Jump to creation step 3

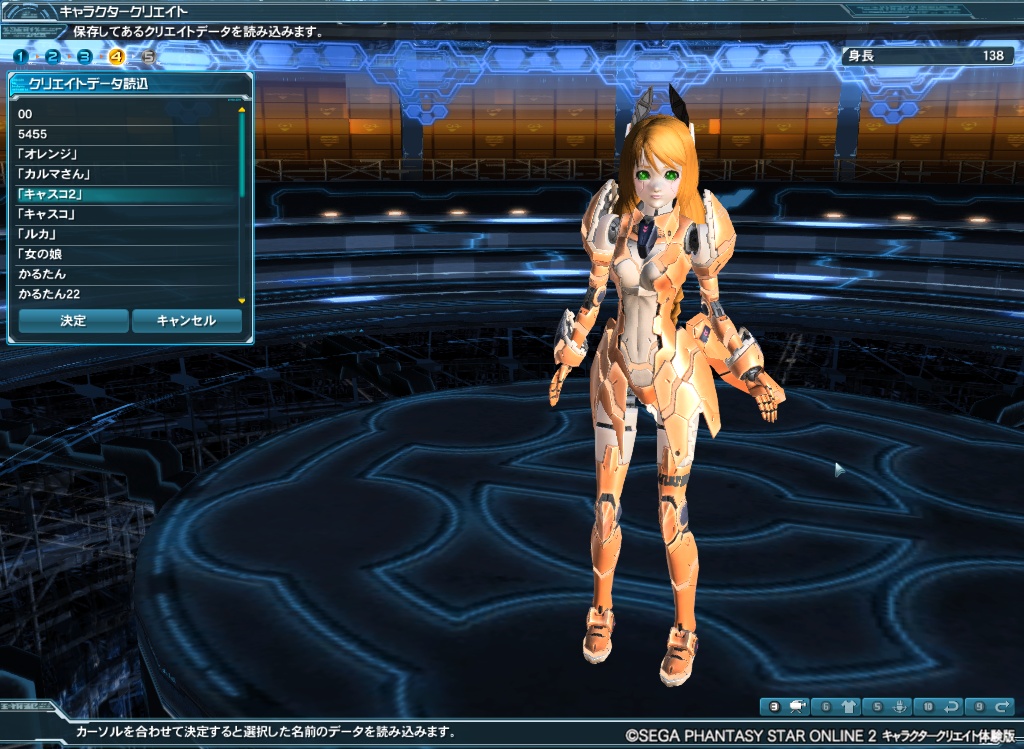[x=85, y=57]
